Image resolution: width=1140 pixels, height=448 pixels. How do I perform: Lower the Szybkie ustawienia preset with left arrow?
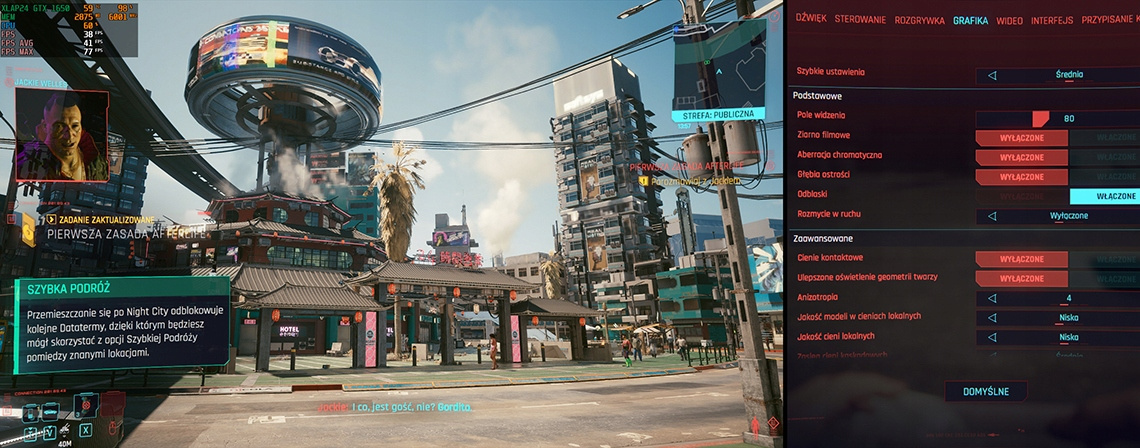pos(992,74)
